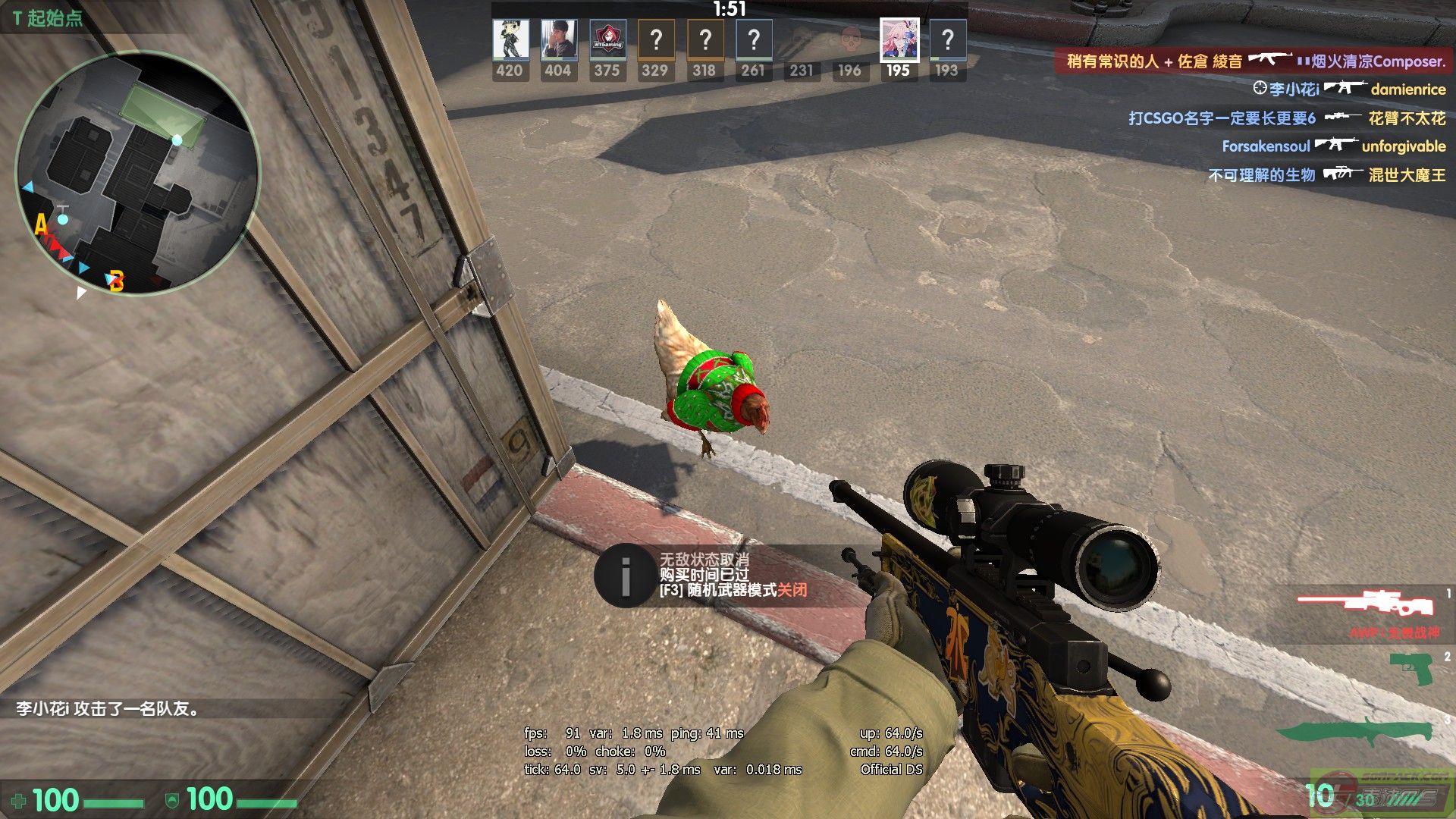Click the round info notification icon
The width and height of the screenshot is (1456, 819).
click(625, 576)
